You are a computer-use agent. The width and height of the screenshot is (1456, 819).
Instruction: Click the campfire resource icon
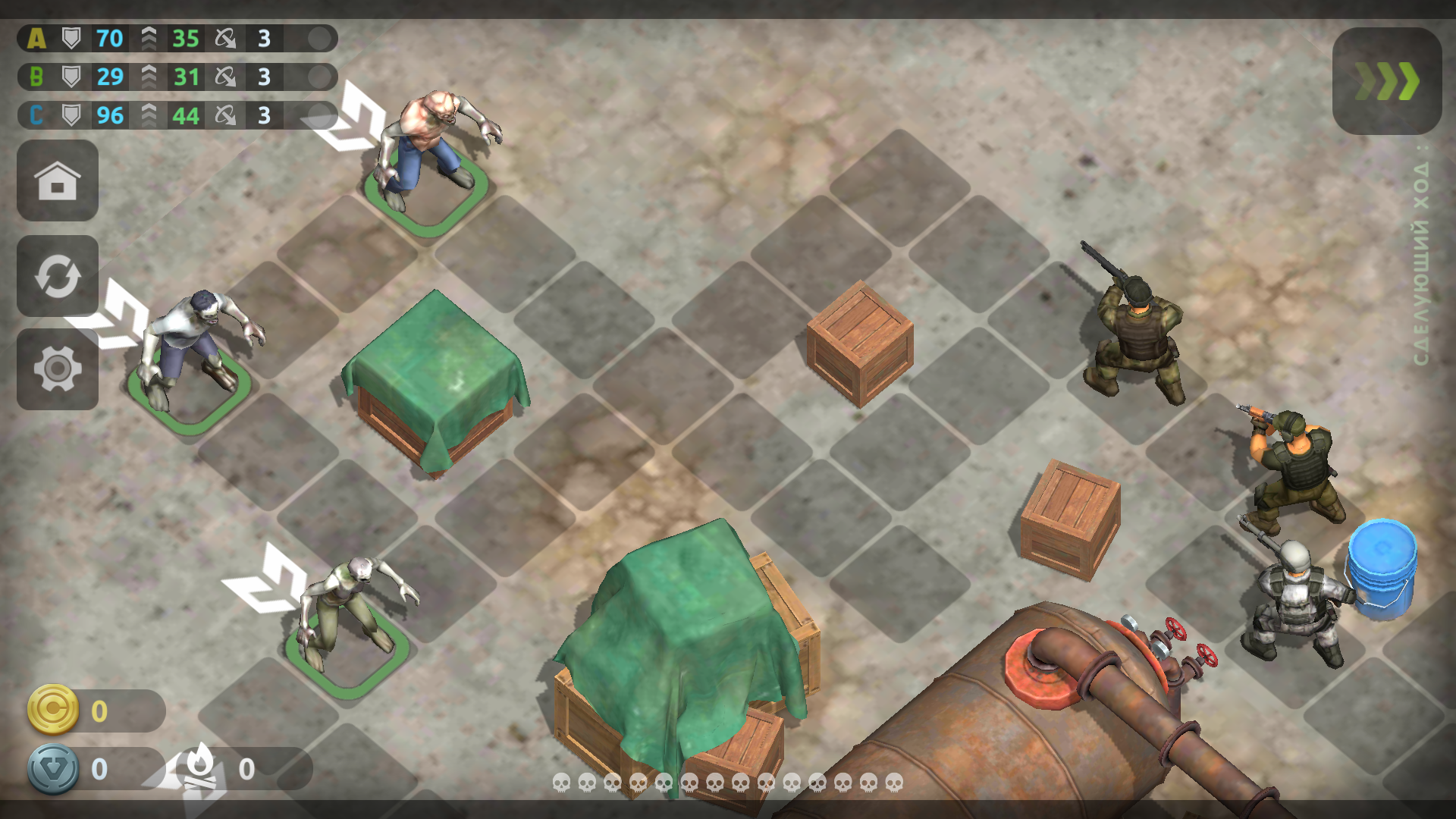coord(200,767)
